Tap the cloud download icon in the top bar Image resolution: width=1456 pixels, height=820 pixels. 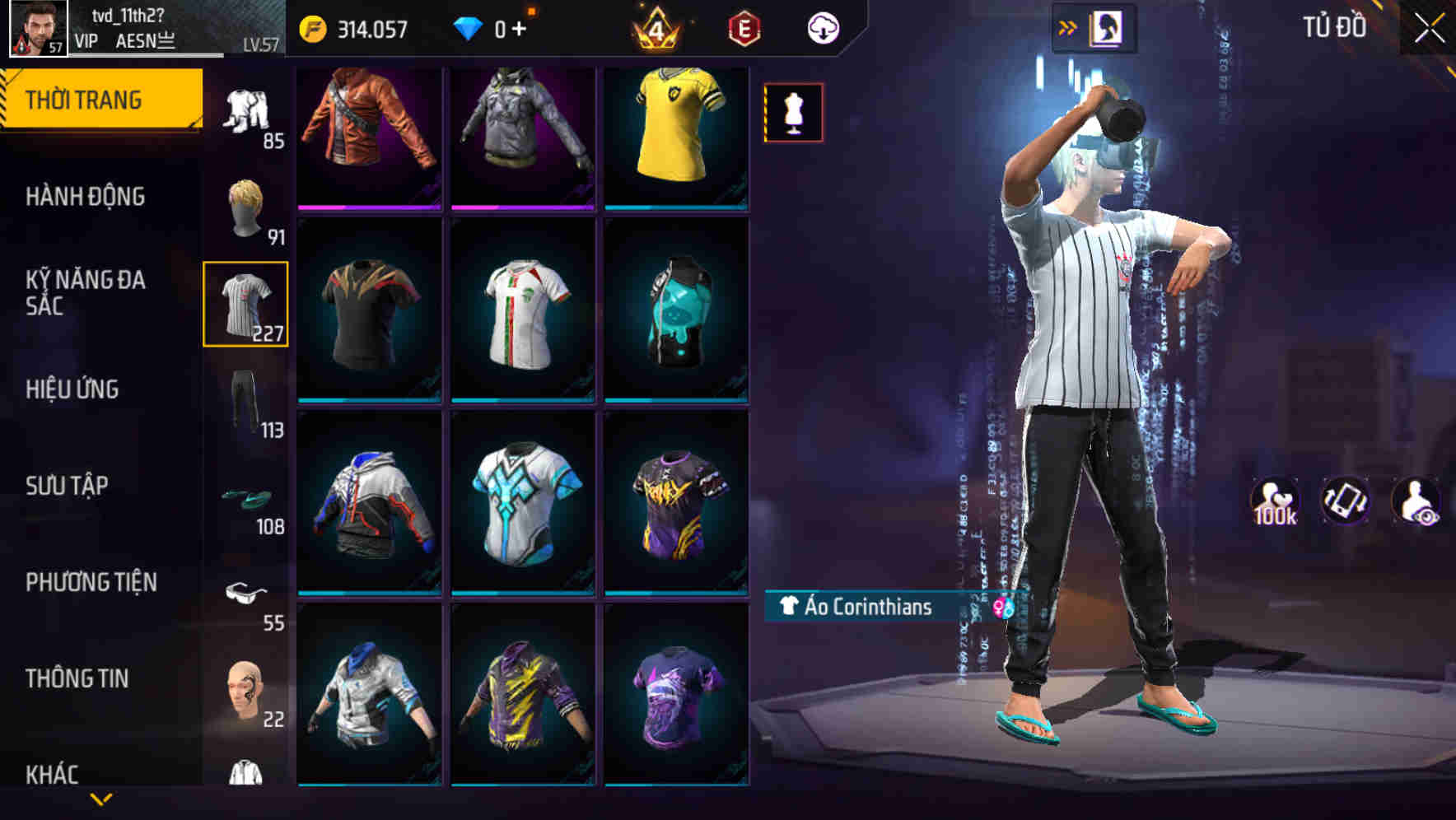823,26
